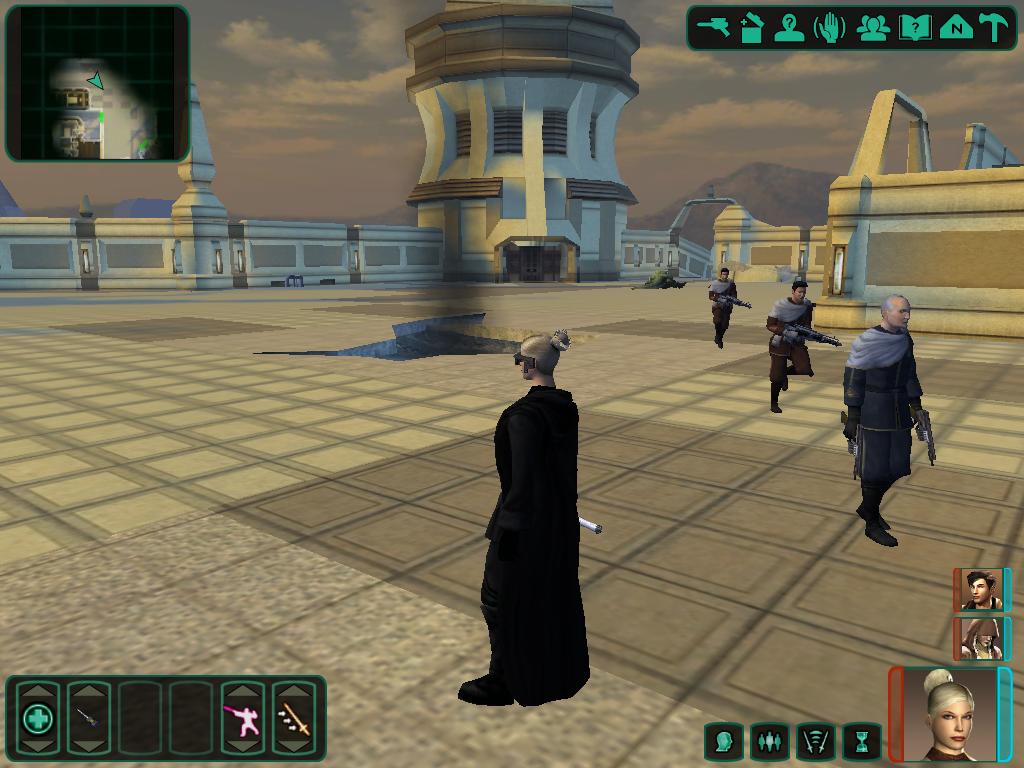Open the character sheet silhouette icon
Screen dimensions: 1024x768
[x=790, y=28]
